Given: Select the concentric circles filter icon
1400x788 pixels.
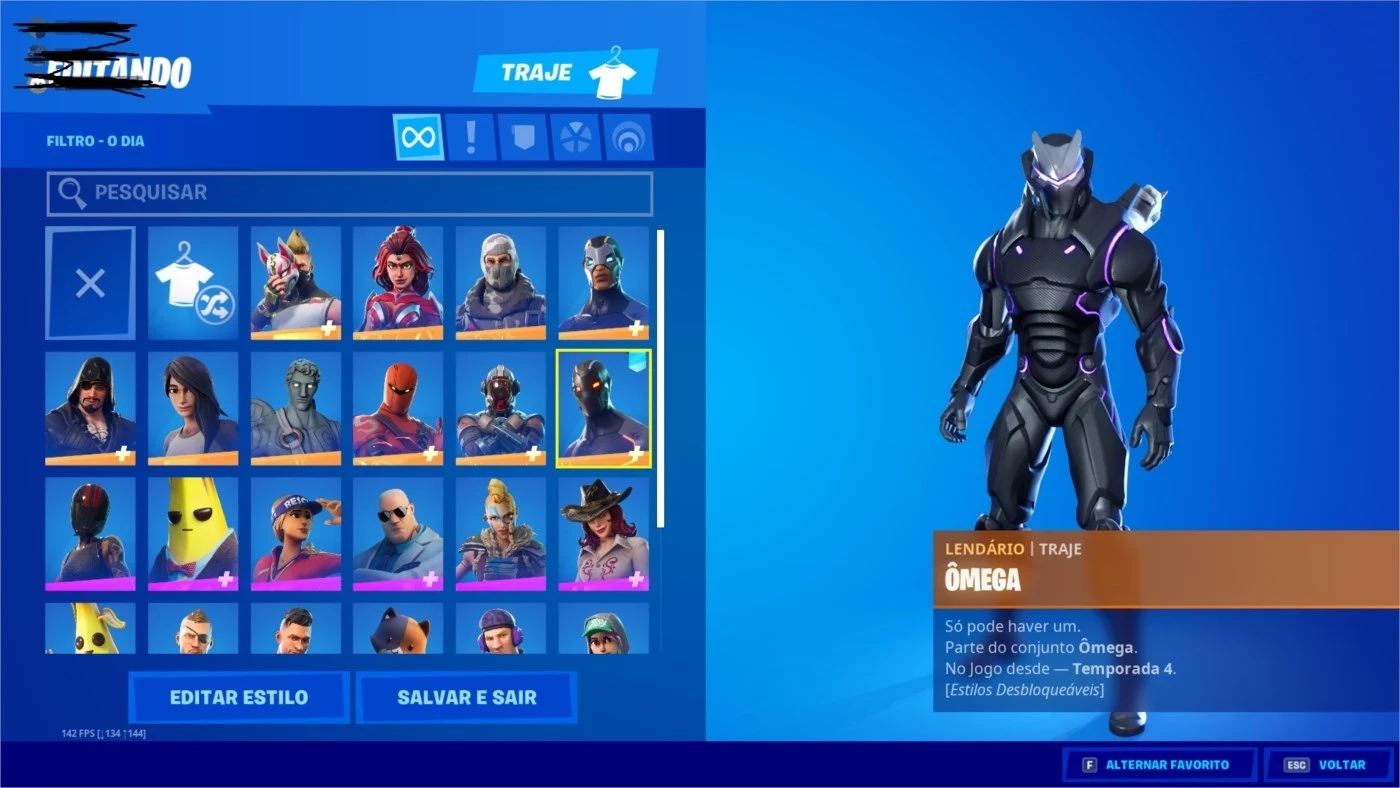Looking at the screenshot, I should pyautogui.click(x=623, y=138).
